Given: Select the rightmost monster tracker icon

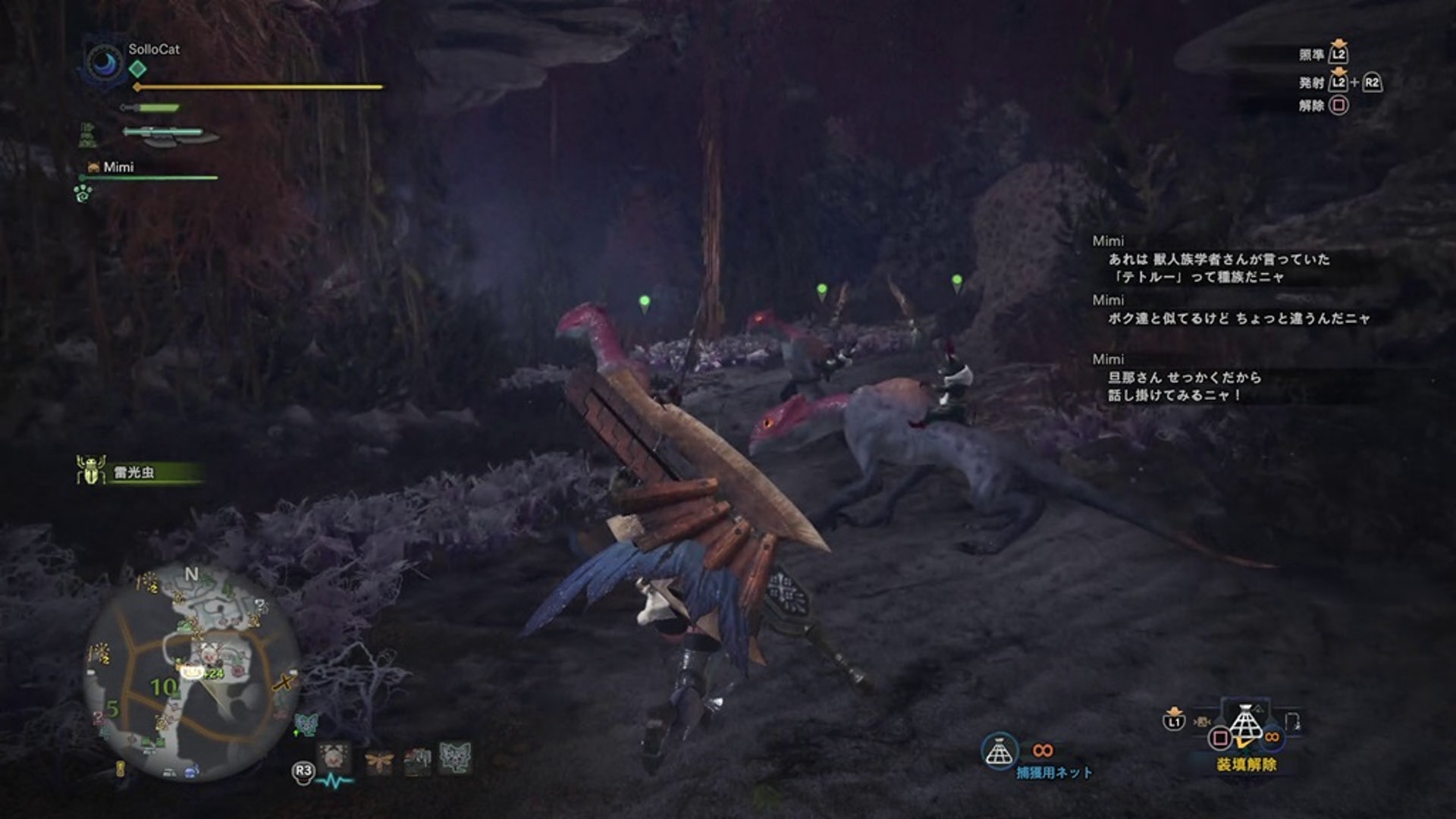Looking at the screenshot, I should (x=455, y=758).
